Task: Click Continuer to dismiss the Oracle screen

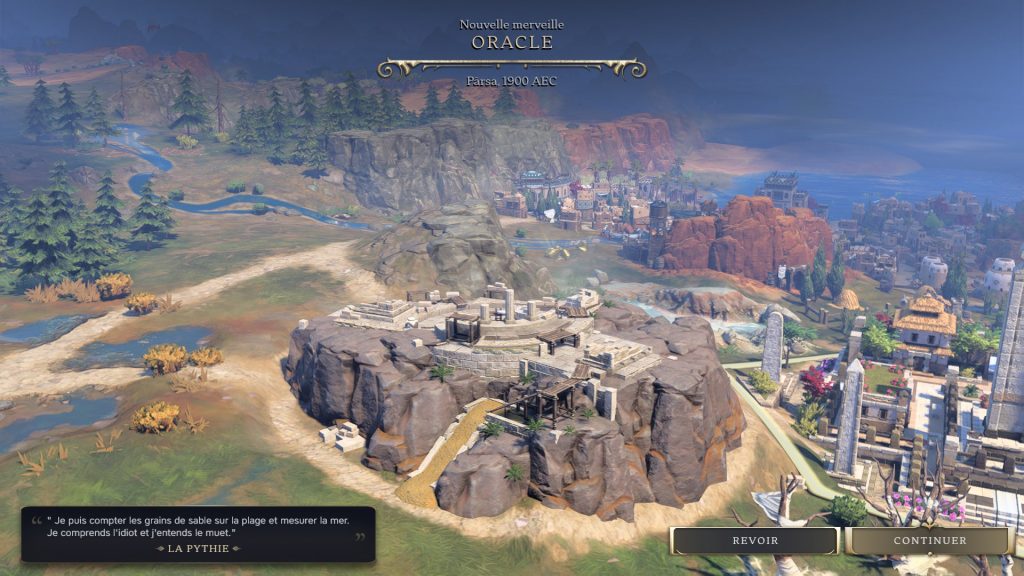Action: 929,541
